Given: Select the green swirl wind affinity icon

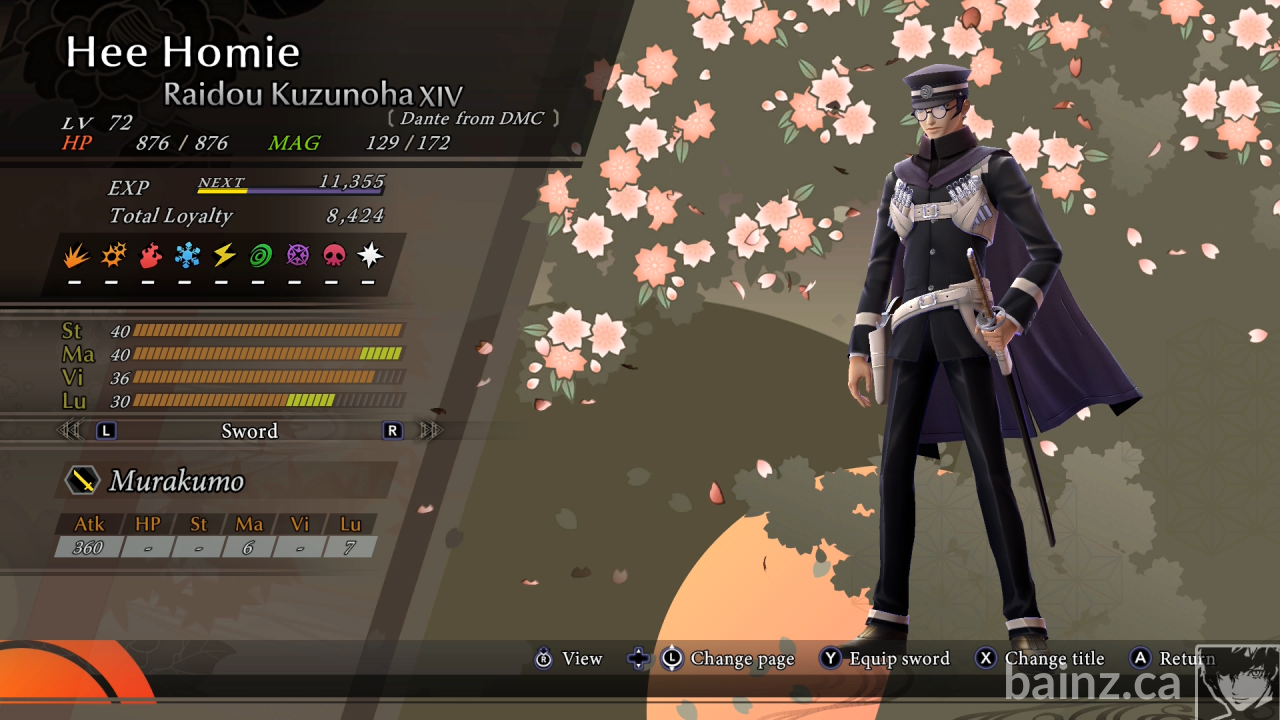Looking at the screenshot, I should click(261, 257).
